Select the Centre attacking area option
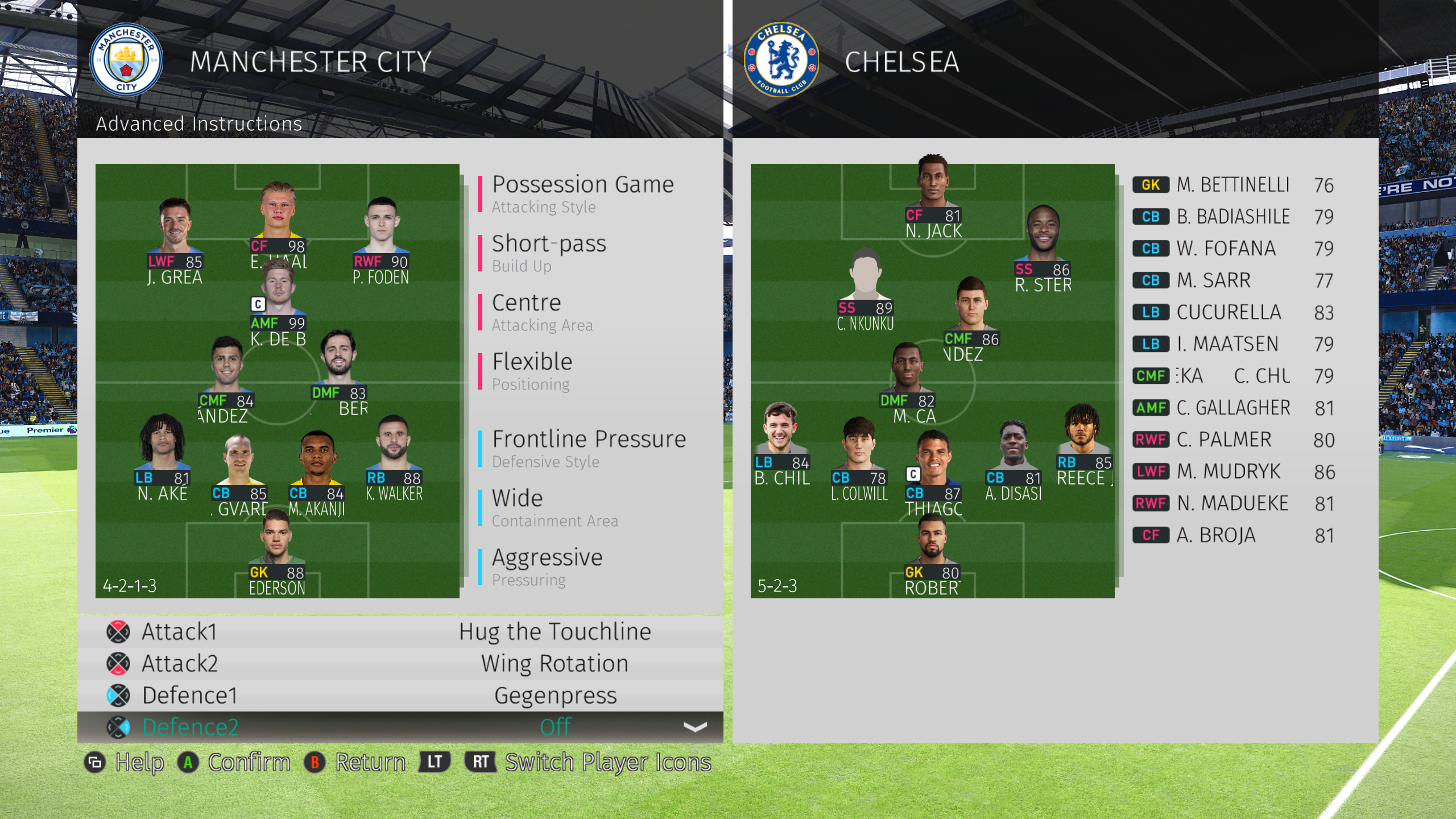 point(542,311)
